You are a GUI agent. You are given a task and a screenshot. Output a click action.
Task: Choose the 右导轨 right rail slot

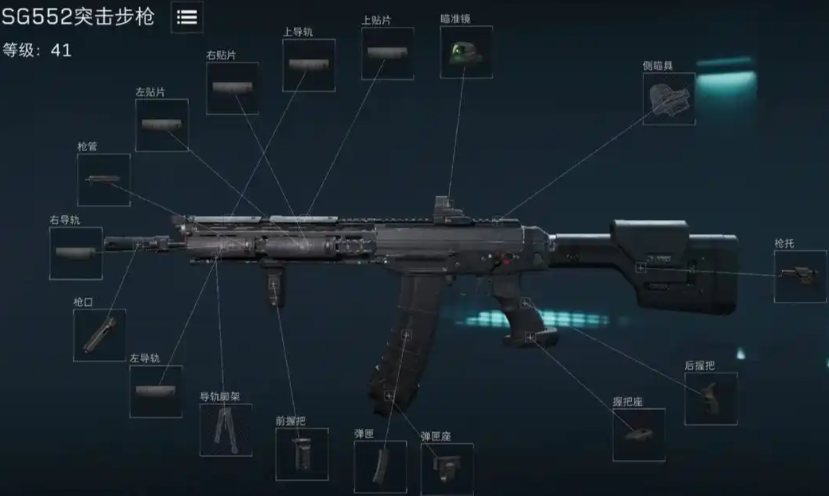(x=76, y=253)
